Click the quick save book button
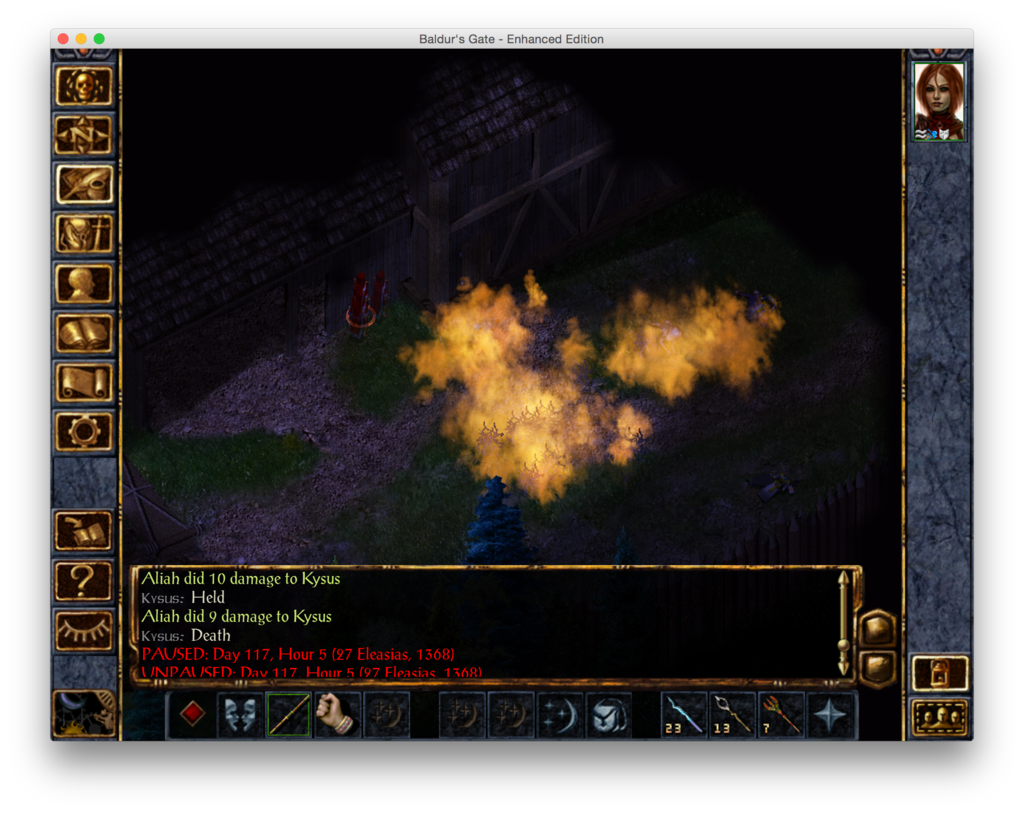The width and height of the screenshot is (1024, 813). click(84, 532)
